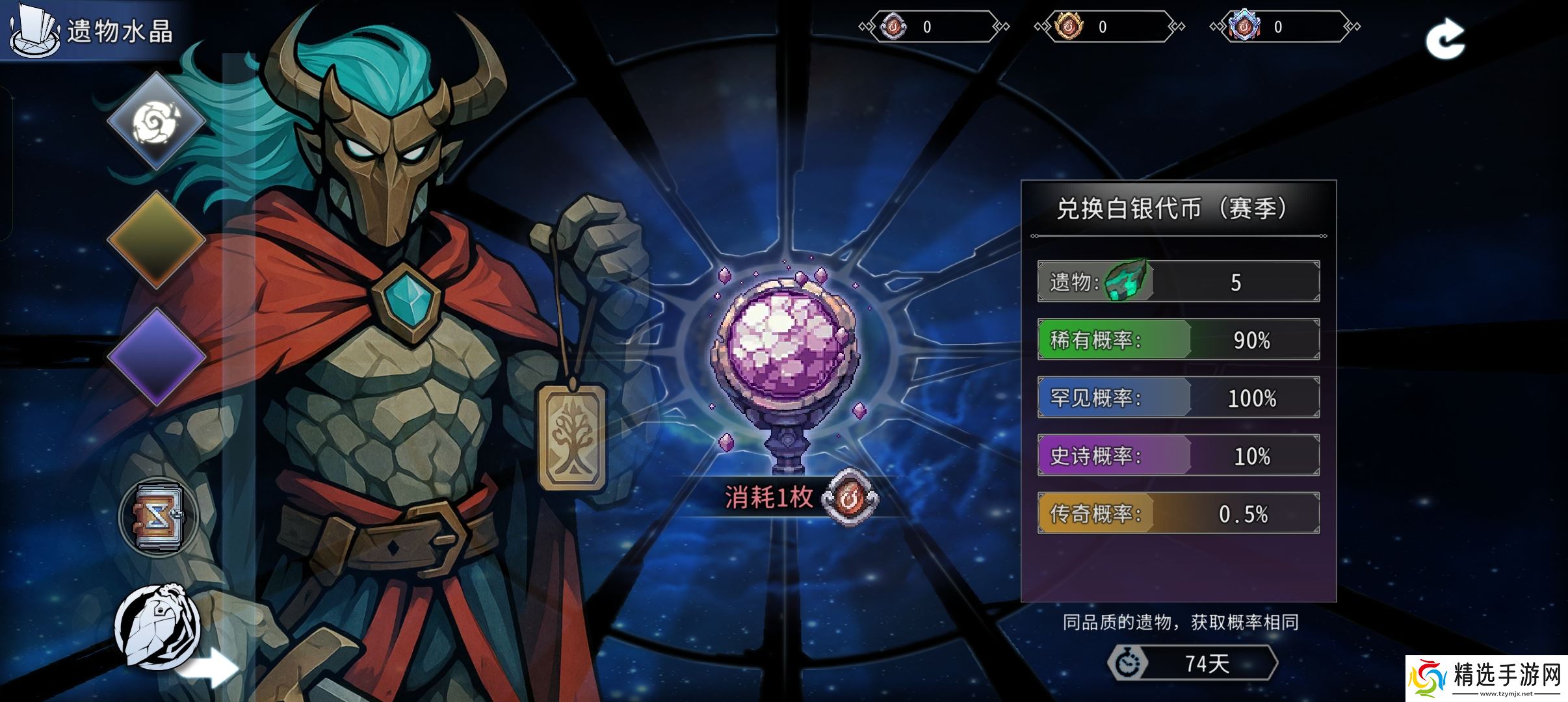1568x702 pixels.
Task: Open the hourglass book icon
Action: [x=159, y=518]
